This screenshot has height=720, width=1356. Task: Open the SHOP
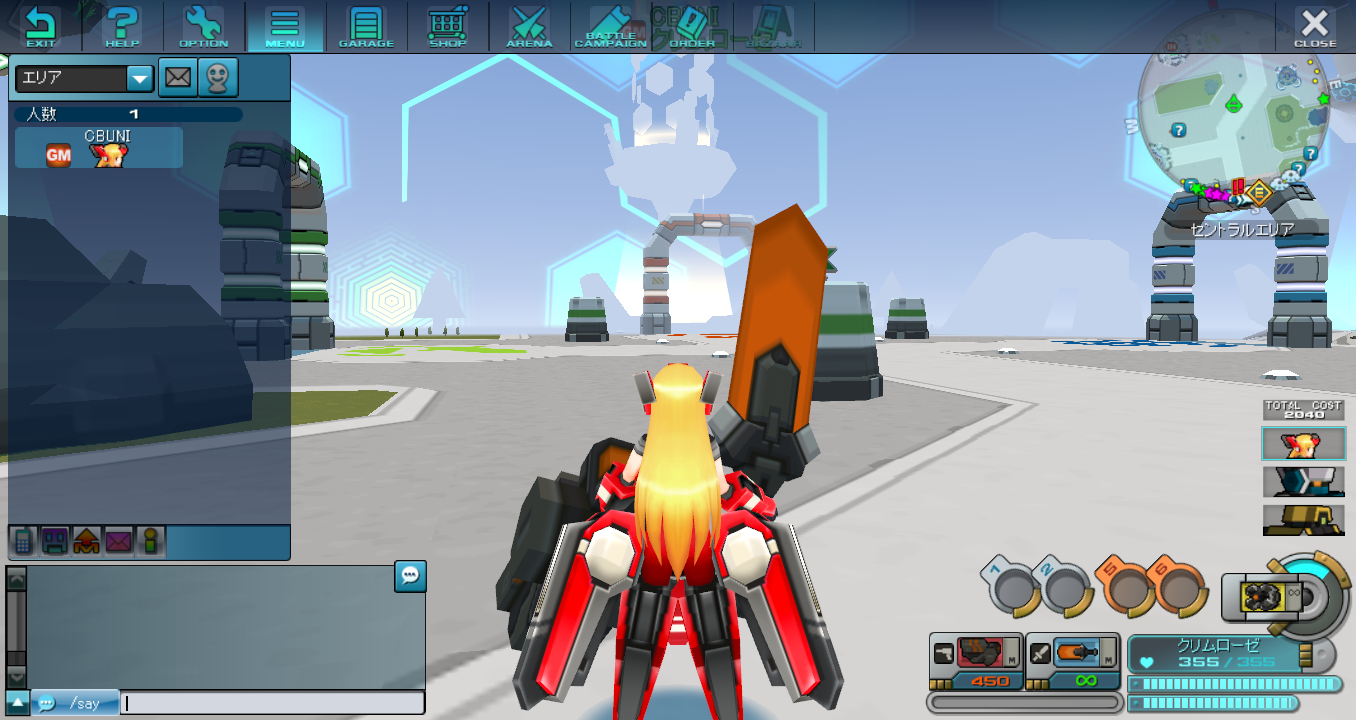[447, 27]
